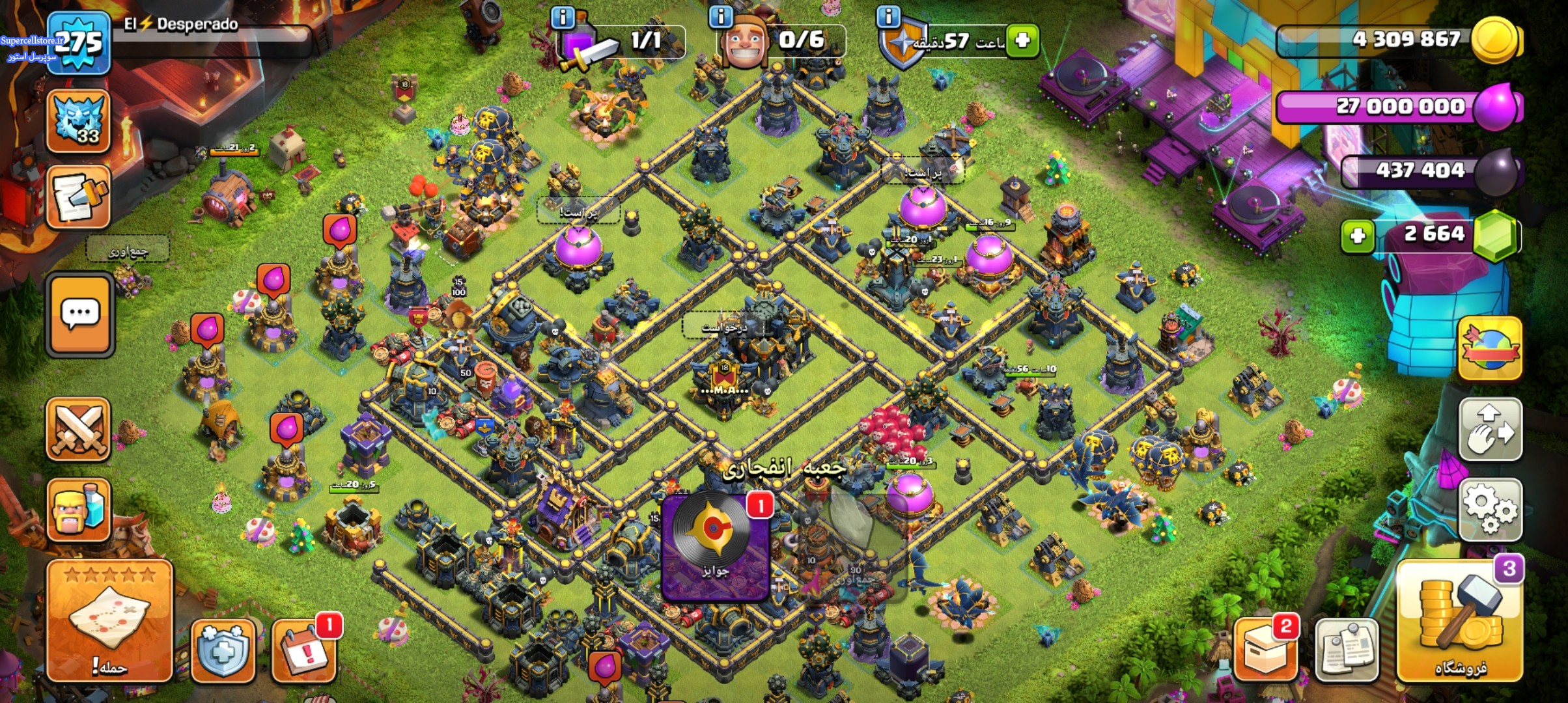The width and height of the screenshot is (1568, 703).
Task: Open the layout editor hand button
Action: tap(1491, 430)
